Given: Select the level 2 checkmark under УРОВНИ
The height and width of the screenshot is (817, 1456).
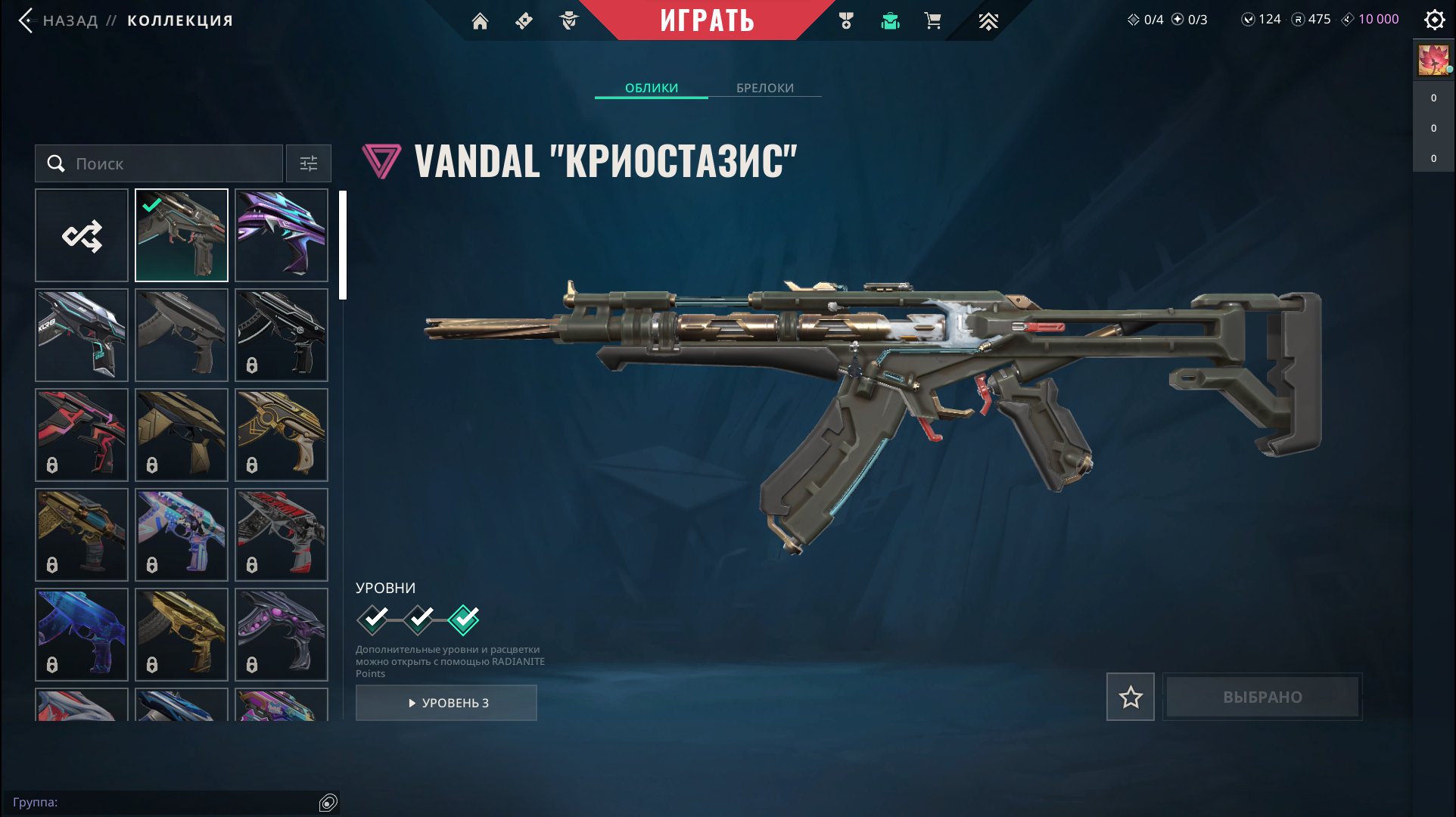Looking at the screenshot, I should click(x=418, y=619).
